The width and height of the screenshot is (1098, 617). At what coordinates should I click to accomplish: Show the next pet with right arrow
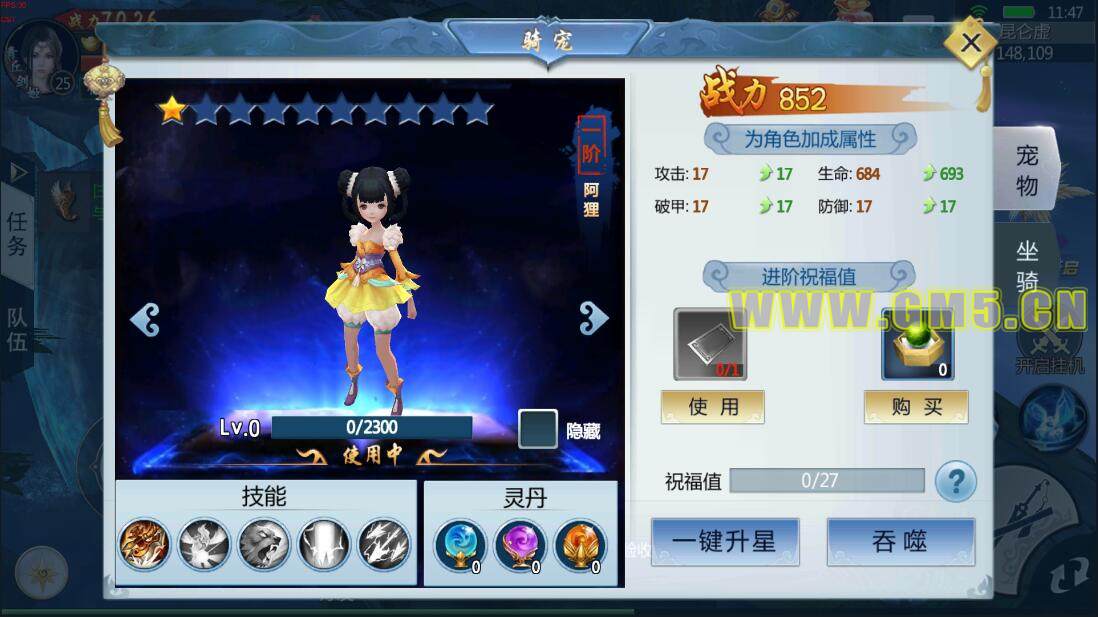[593, 318]
